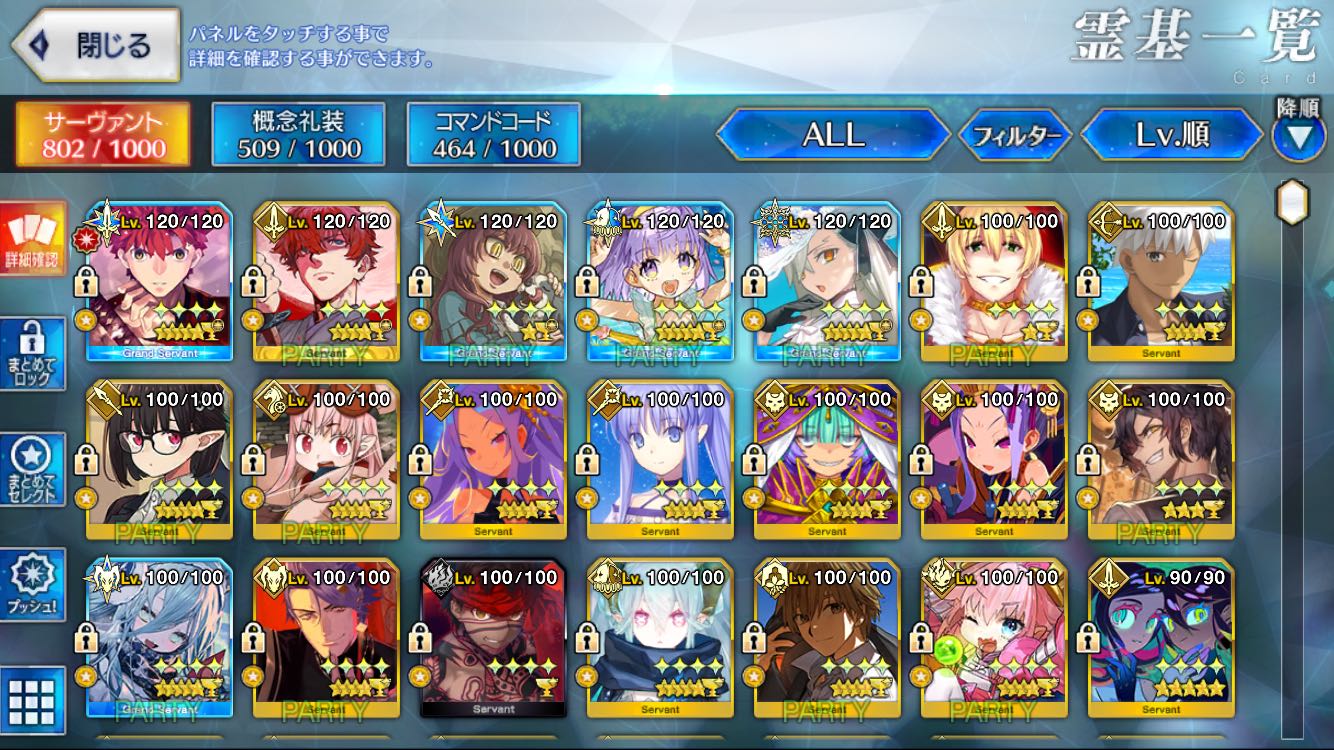Open the ALL class selector
Image resolution: width=1334 pixels, height=750 pixels.
point(833,135)
